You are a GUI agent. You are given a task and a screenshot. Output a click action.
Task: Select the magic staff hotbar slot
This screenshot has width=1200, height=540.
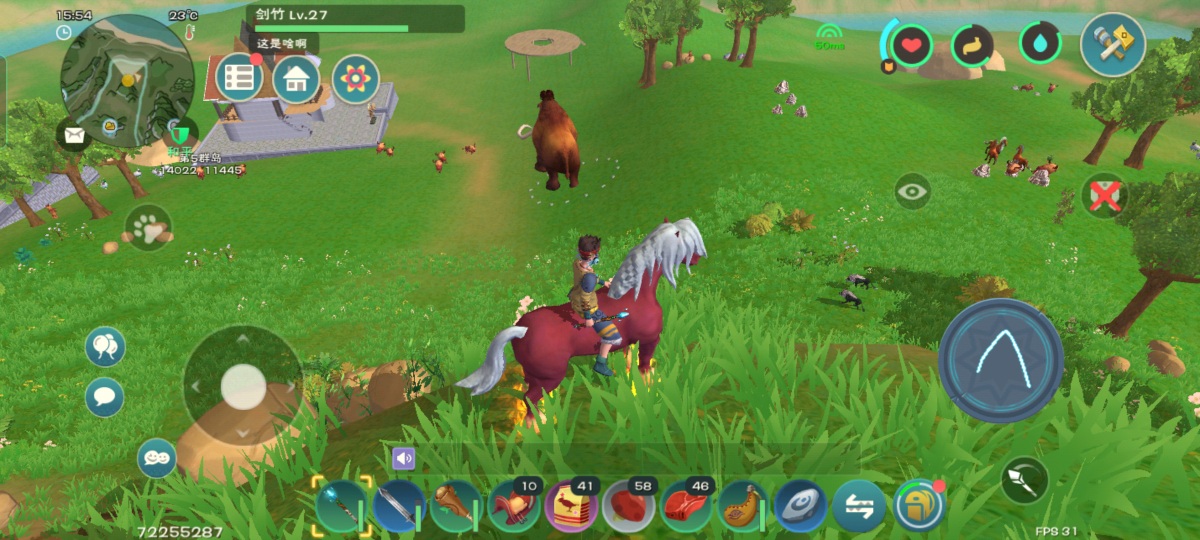pyautogui.click(x=343, y=505)
